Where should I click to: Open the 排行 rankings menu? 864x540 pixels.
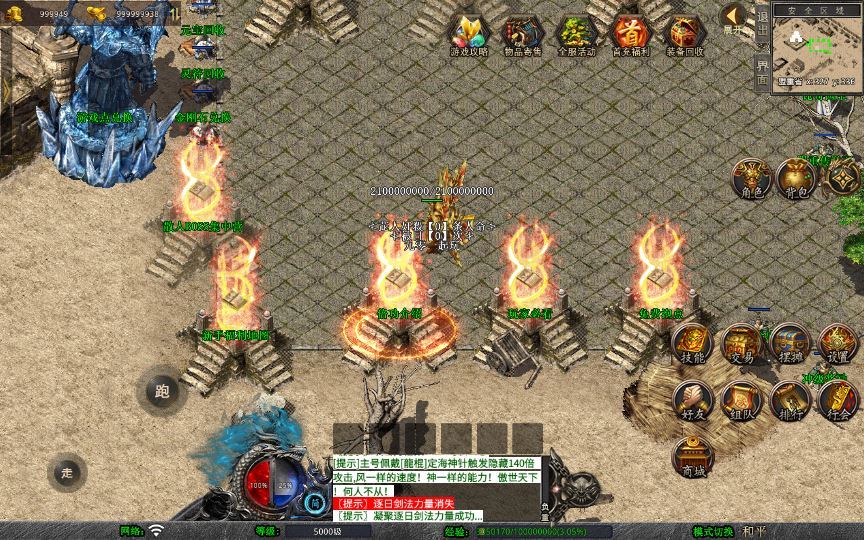pyautogui.click(x=789, y=401)
